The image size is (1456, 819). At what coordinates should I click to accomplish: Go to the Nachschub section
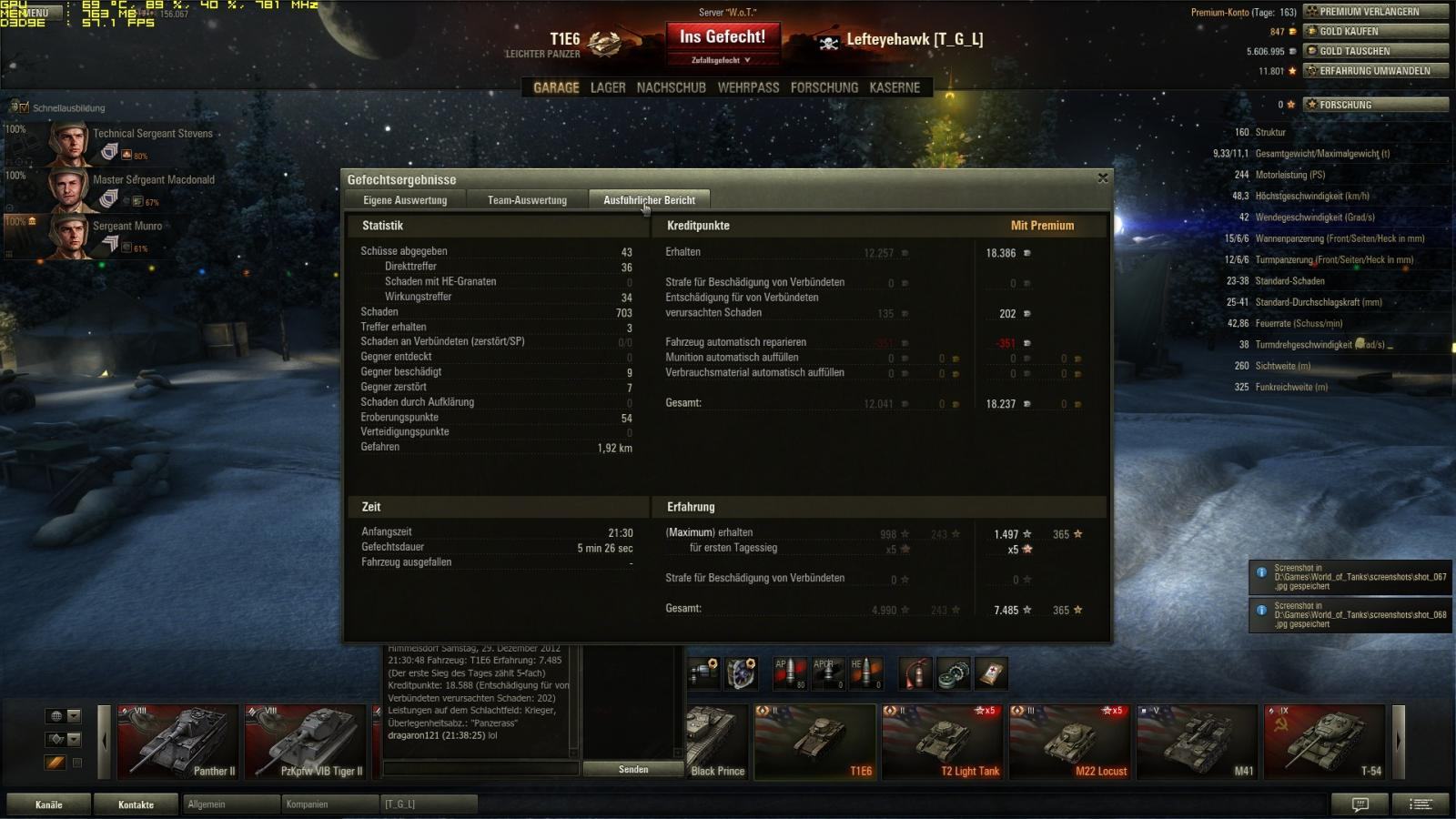(671, 87)
